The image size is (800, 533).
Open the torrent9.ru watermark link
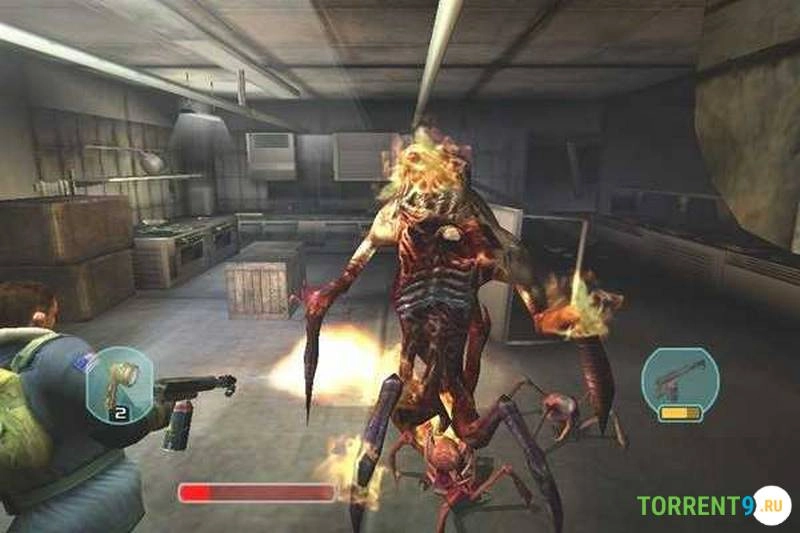pos(713,504)
